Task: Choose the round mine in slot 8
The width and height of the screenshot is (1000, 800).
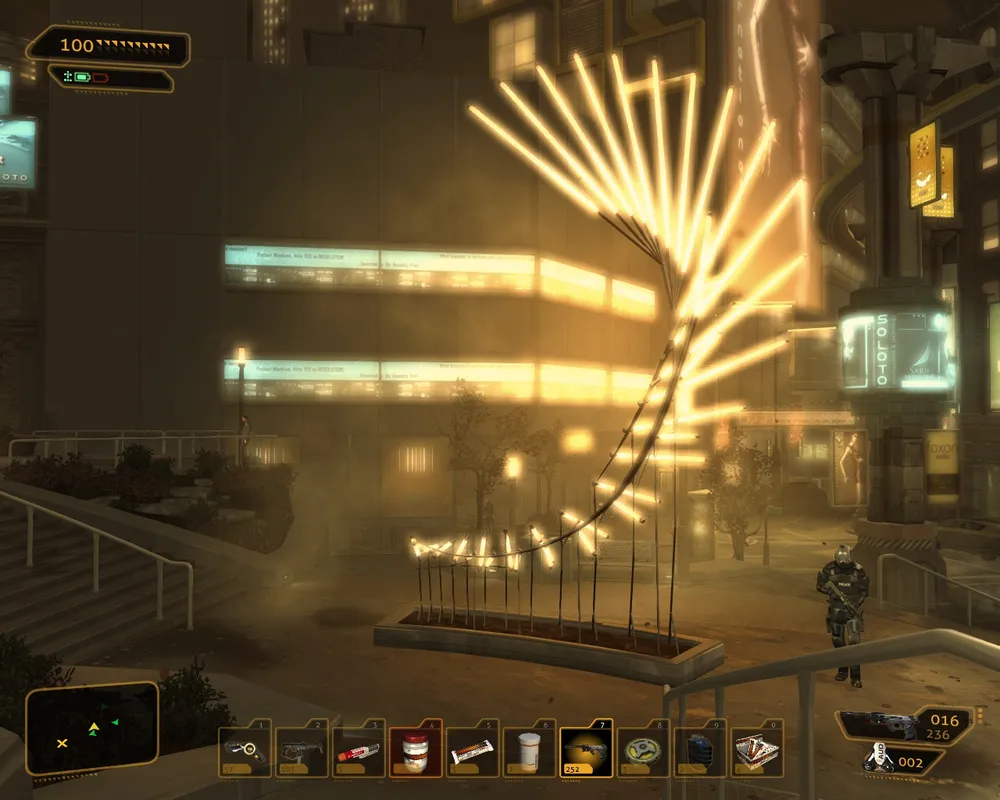Action: 642,751
